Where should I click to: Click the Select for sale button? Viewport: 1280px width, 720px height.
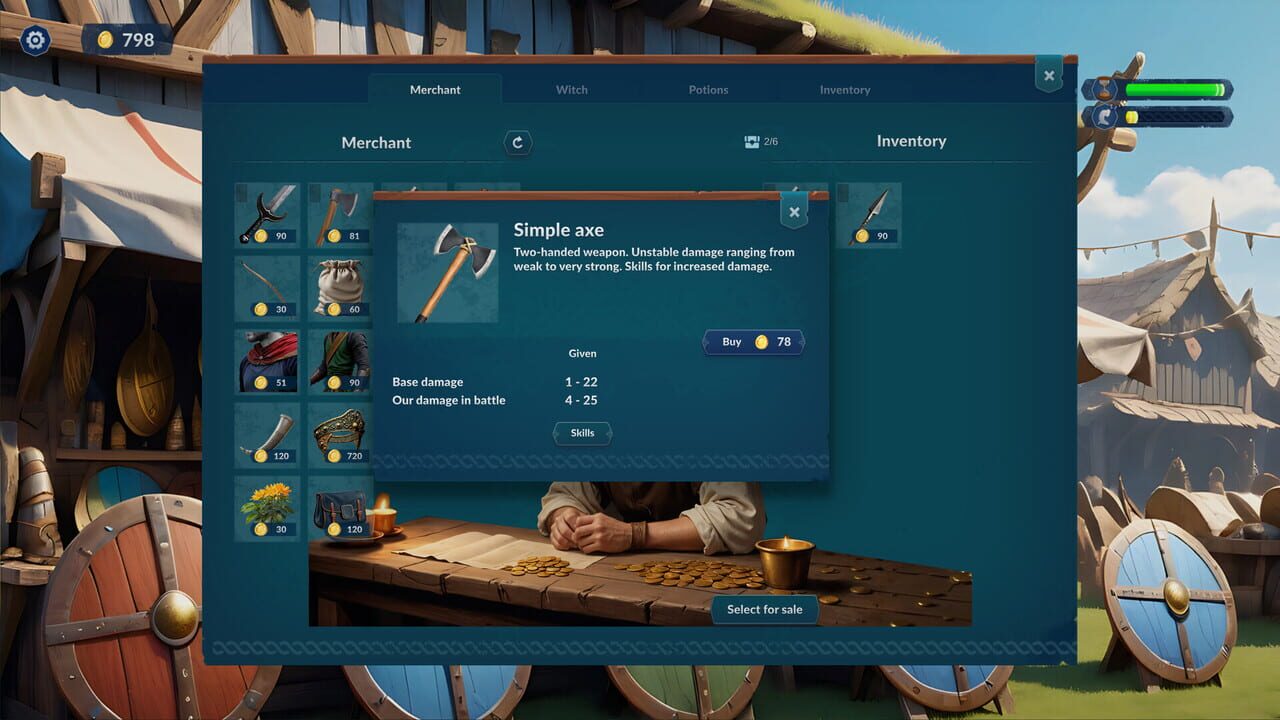pos(766,608)
